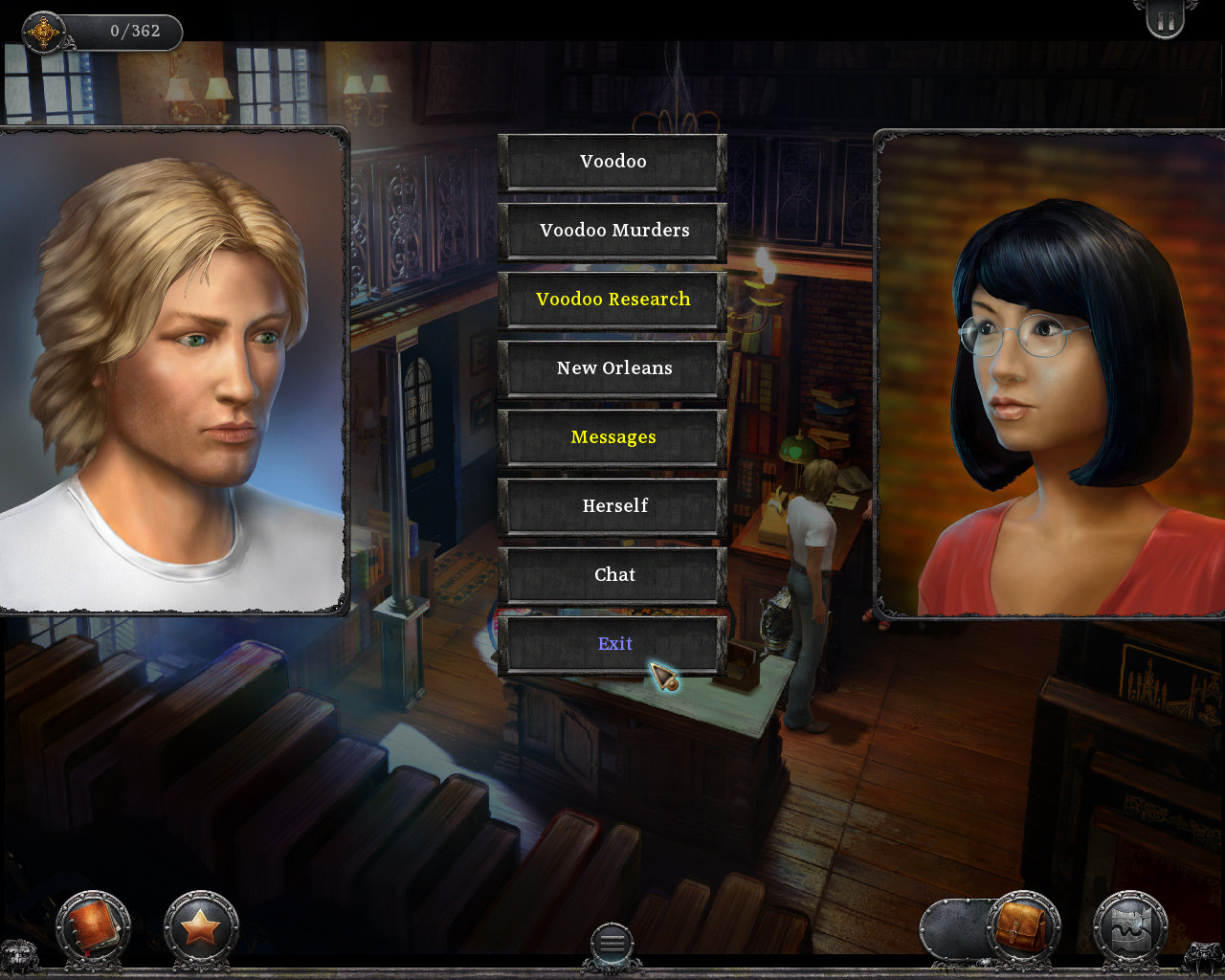Ask her about New Orleans

tap(612, 368)
